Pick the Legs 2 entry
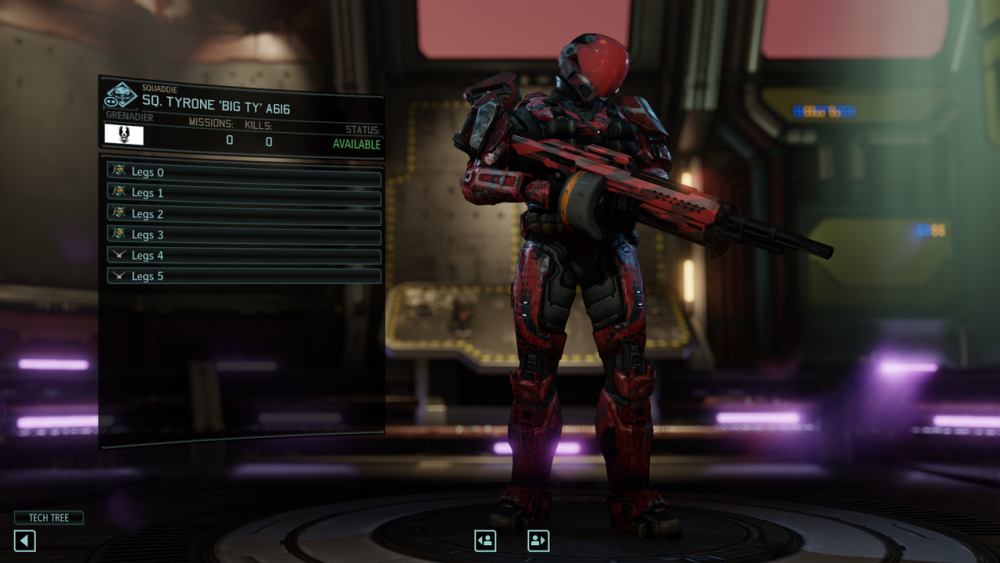1000x563 pixels. (244, 214)
